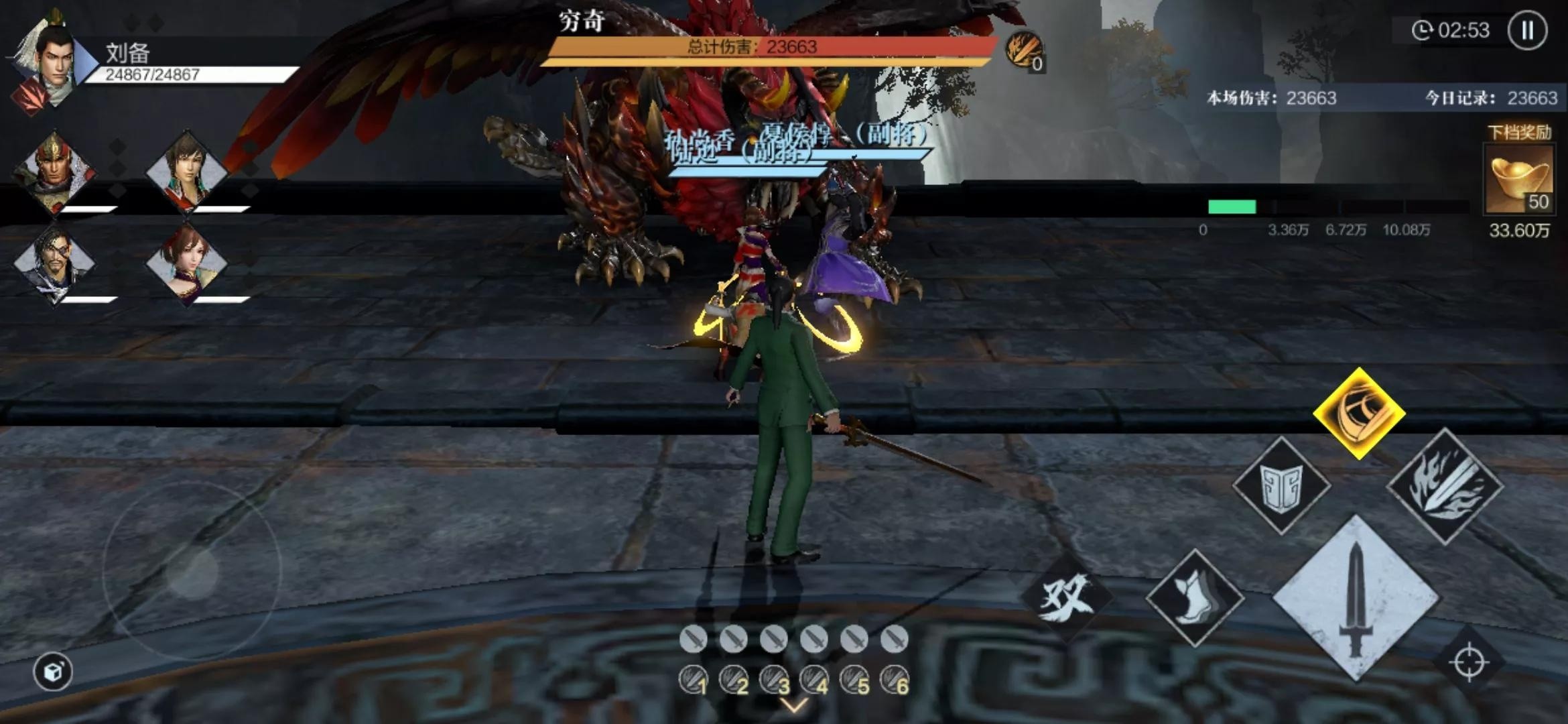Activate the flaming blade skill
The height and width of the screenshot is (724, 1568).
(x=1445, y=485)
